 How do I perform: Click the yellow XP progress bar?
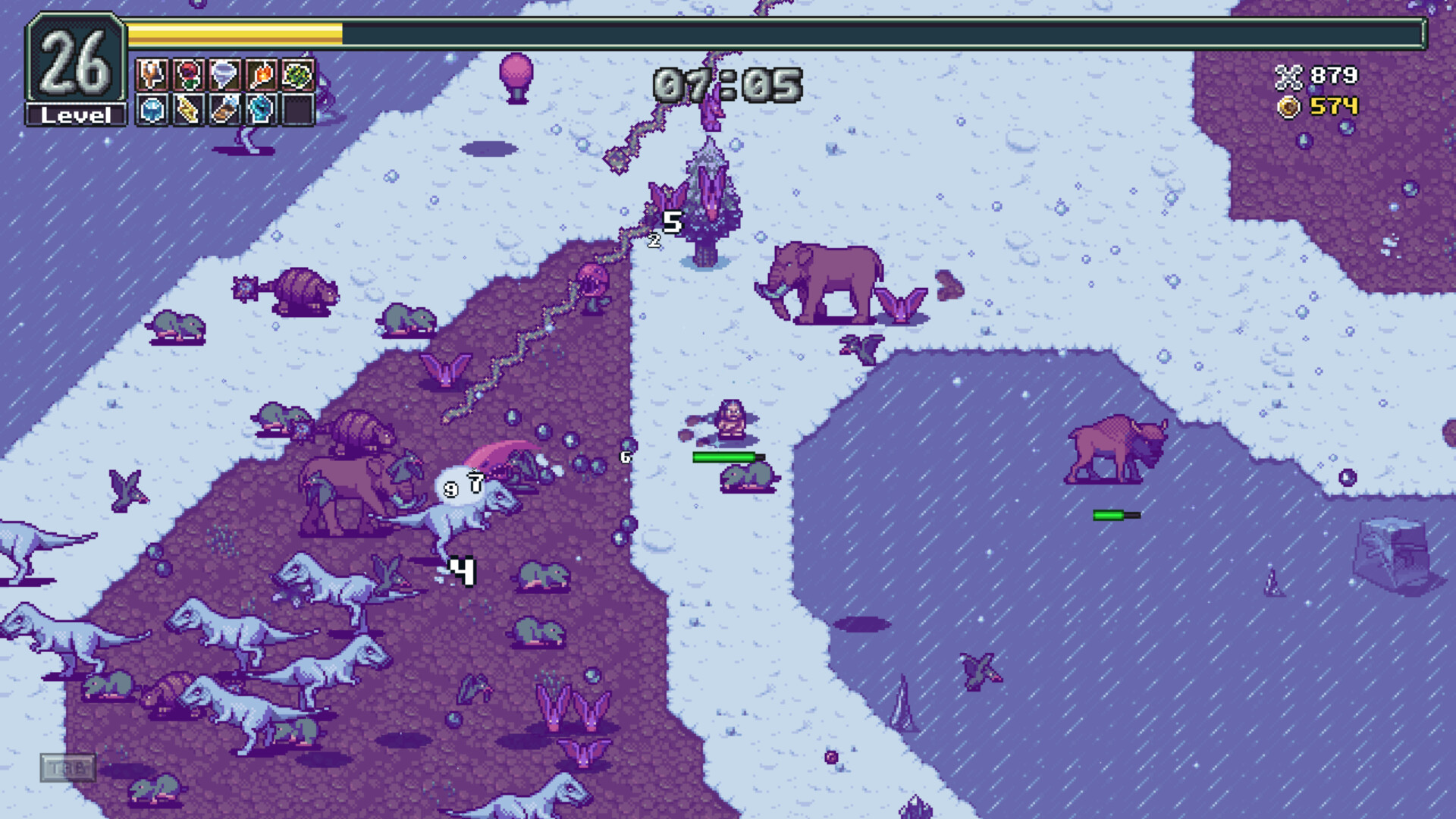(x=235, y=32)
